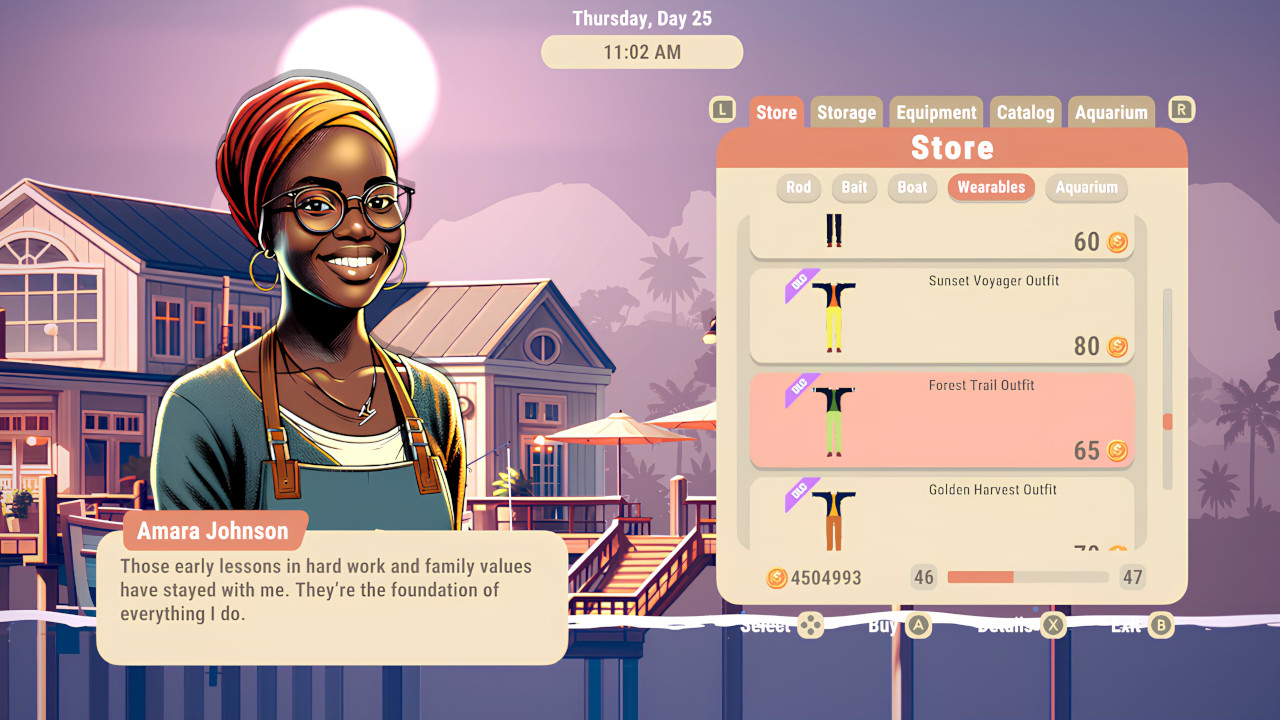
Task: Select the Golden Harvest Outfit
Action: pos(941,515)
